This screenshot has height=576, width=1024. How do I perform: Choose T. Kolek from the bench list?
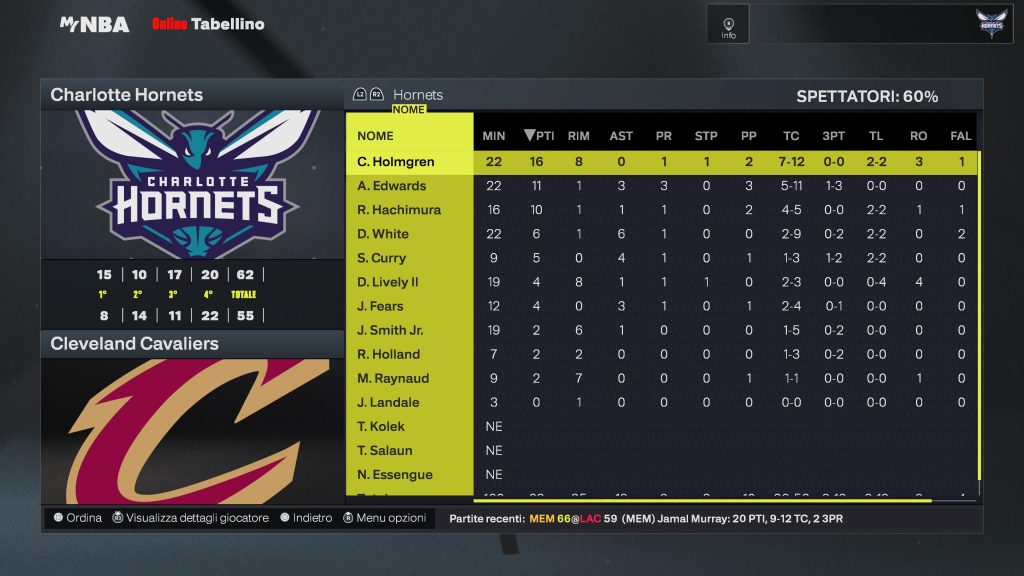click(381, 426)
